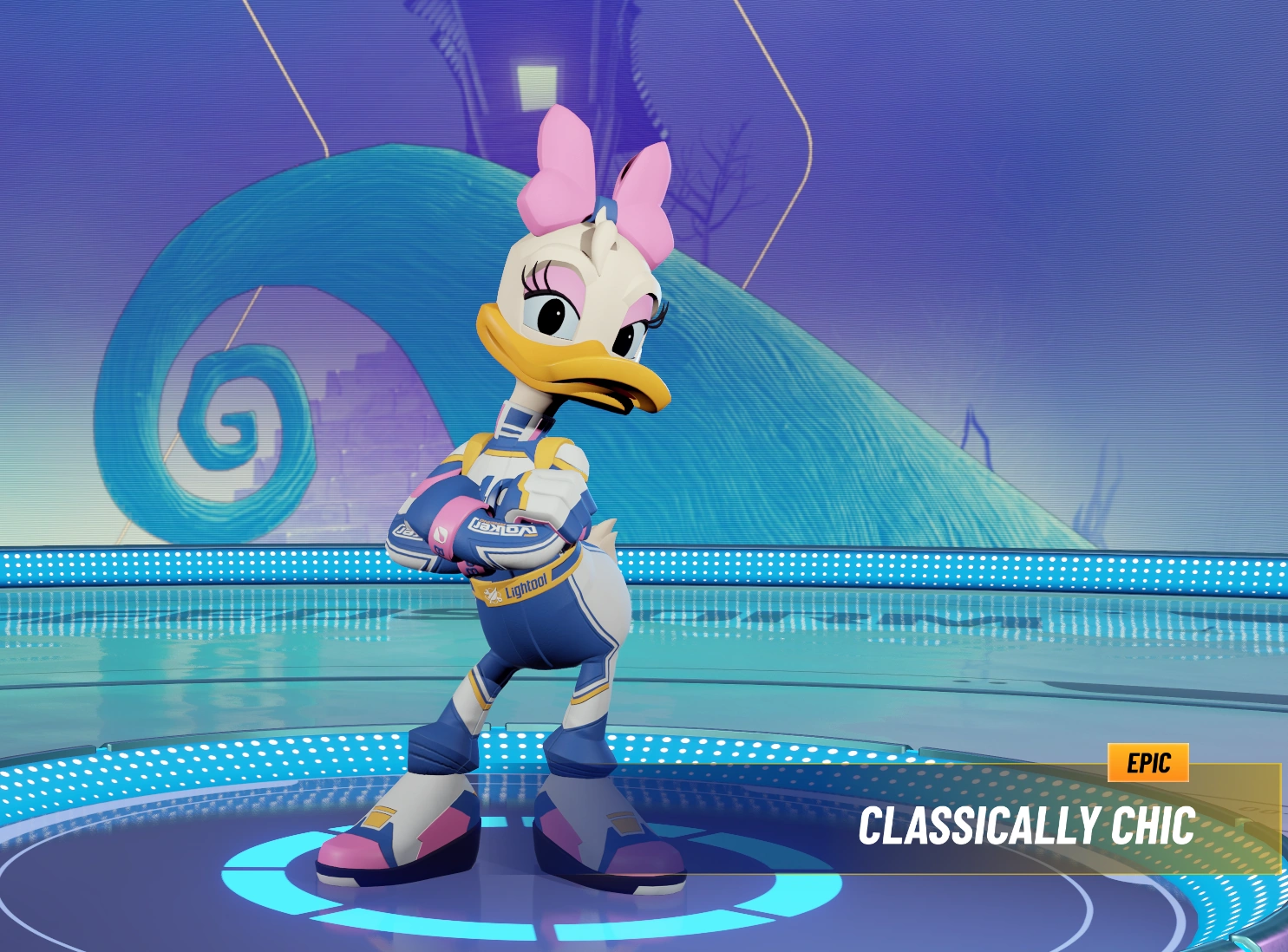Select the Volker Racing logo on the sleeve
This screenshot has height=952, width=1288.
click(503, 526)
